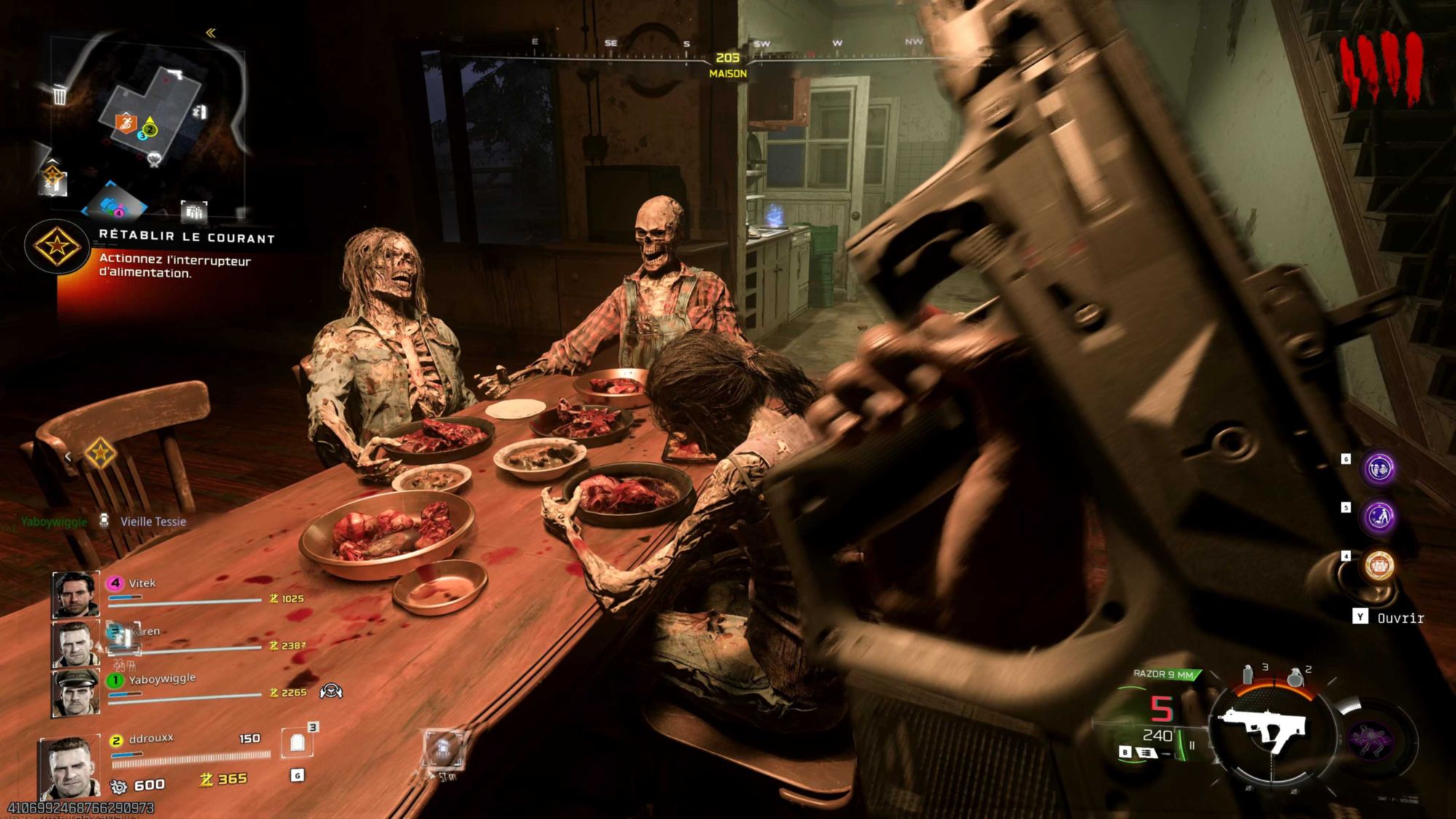Select ddrouxx's player portrait
This screenshot has height=819, width=1456.
tap(69, 767)
